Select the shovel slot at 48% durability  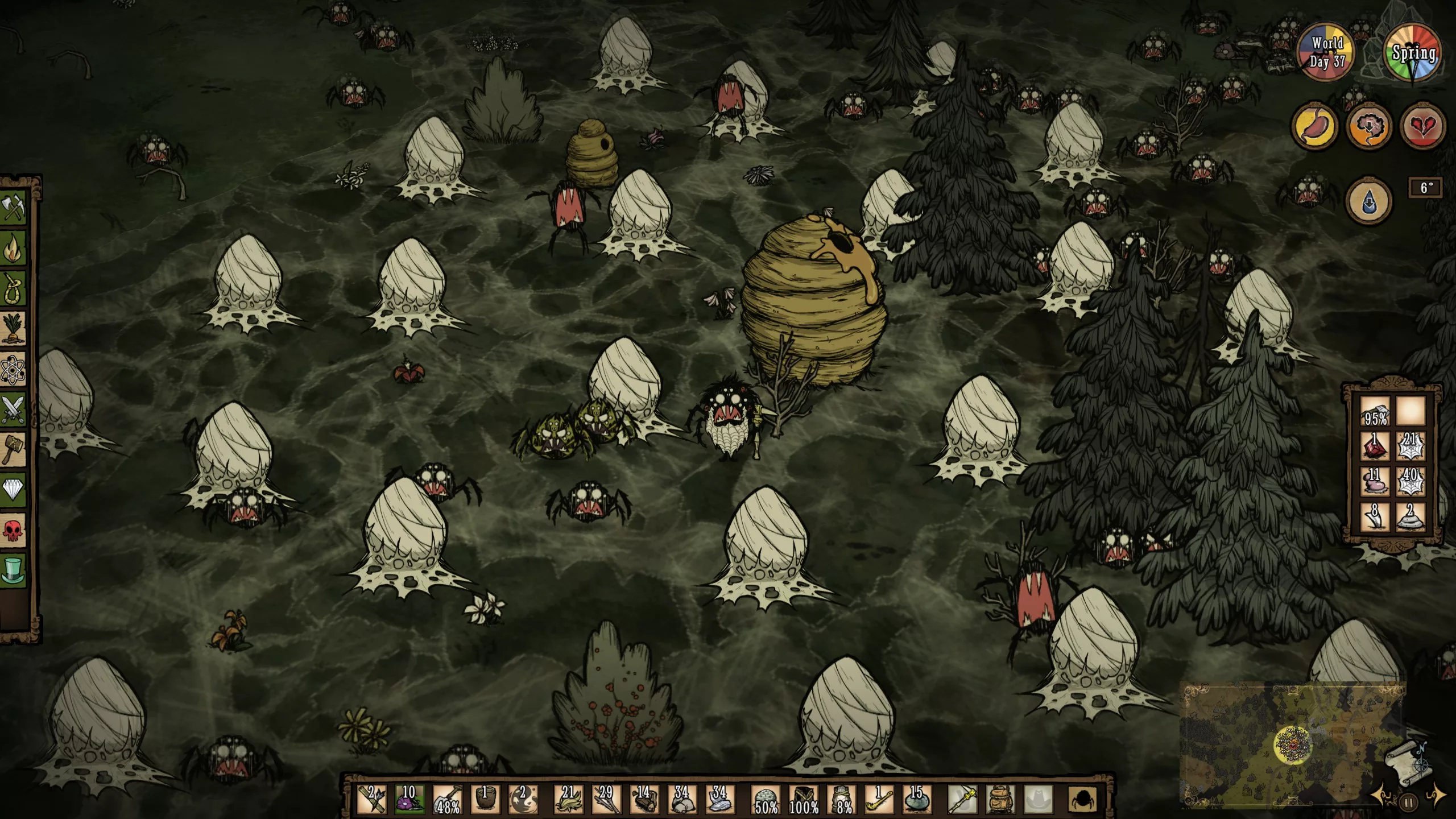[x=448, y=799]
